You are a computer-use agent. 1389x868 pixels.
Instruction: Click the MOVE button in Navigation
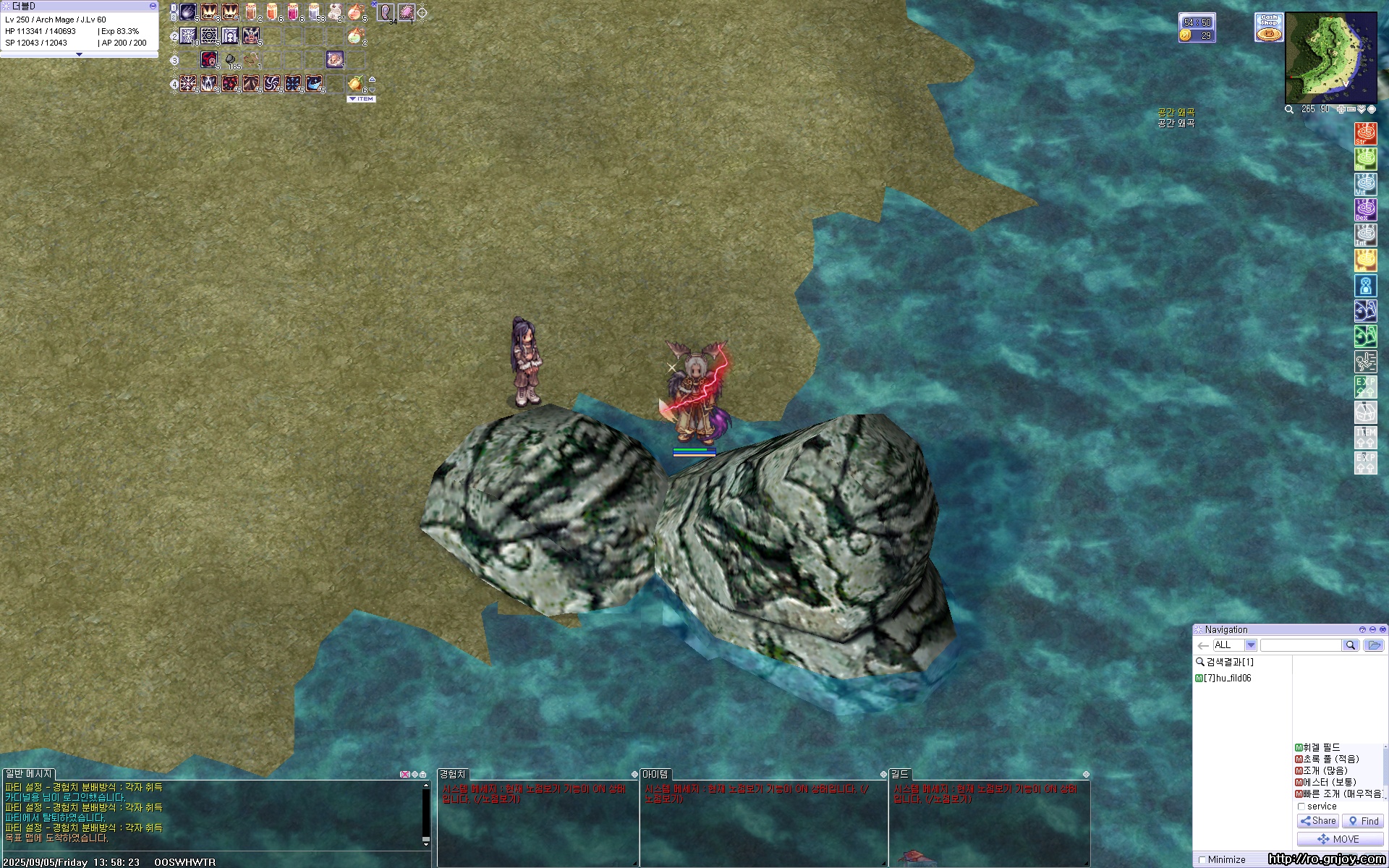[1339, 839]
